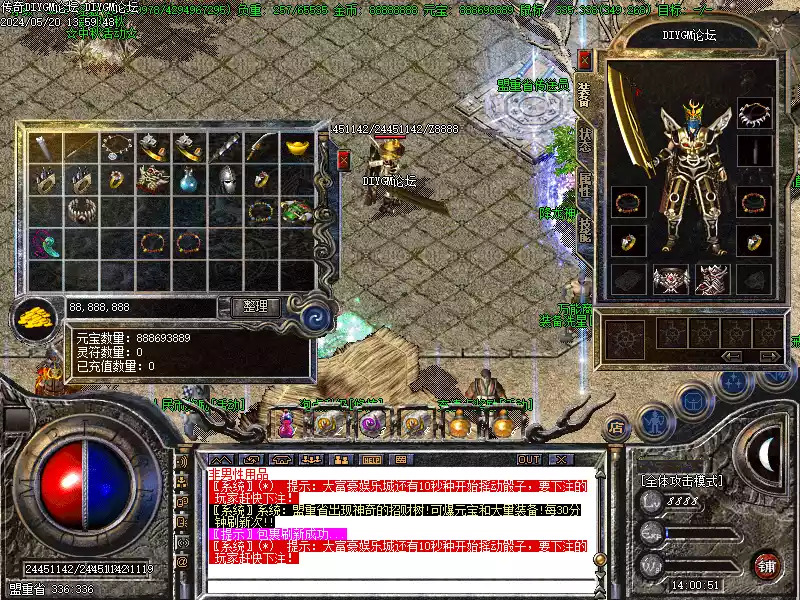Click the equipped spiked necklace slot
Image resolution: width=800 pixels, height=600 pixels.
point(755,113)
